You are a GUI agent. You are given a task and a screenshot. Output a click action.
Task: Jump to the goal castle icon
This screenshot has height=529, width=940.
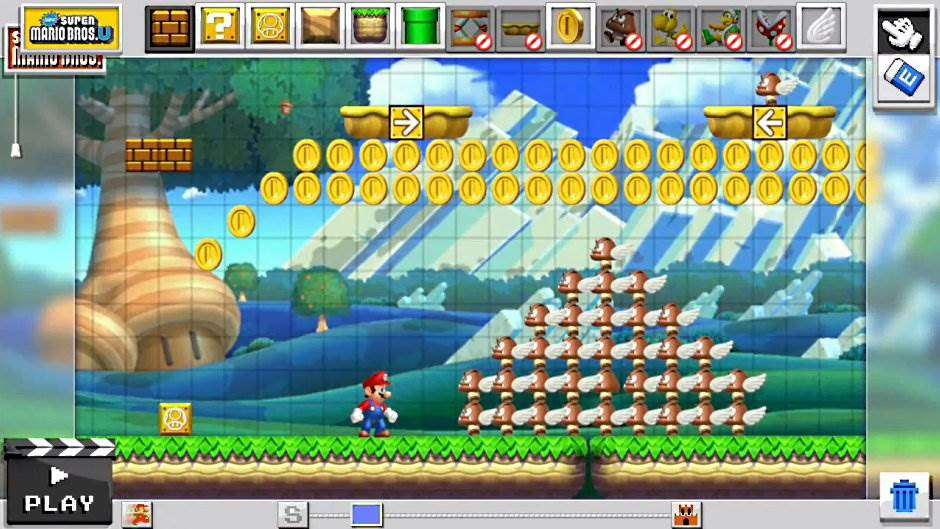pyautogui.click(x=686, y=514)
